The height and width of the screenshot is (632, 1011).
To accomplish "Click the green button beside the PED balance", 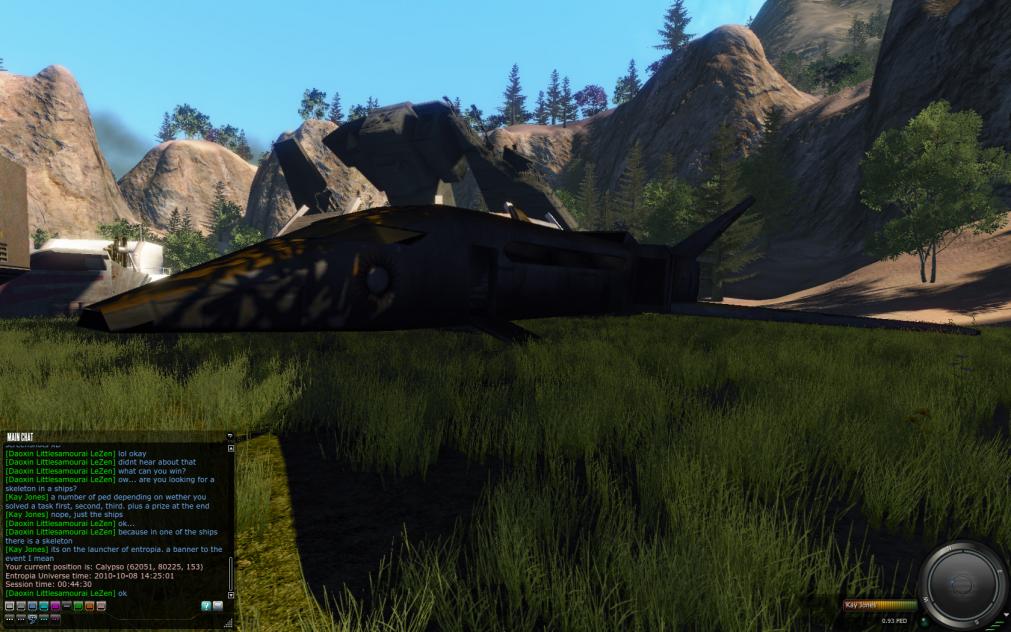I will tap(924, 621).
